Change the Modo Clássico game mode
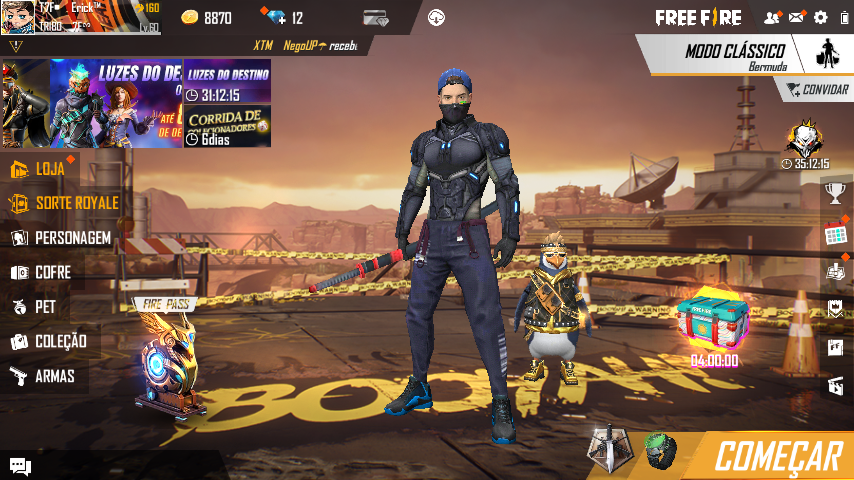 tap(735, 55)
